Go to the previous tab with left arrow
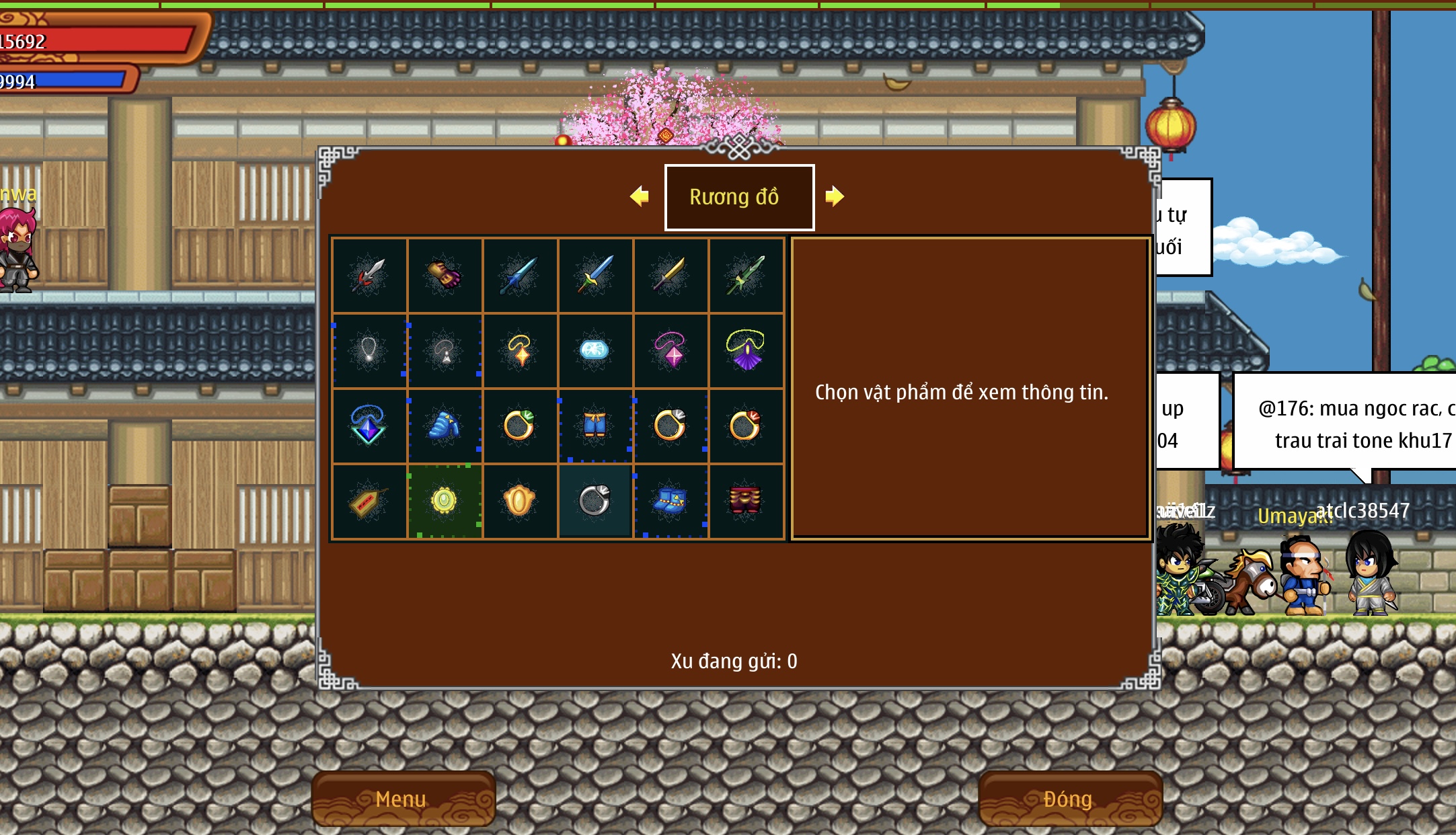This screenshot has width=1456, height=835. (640, 196)
